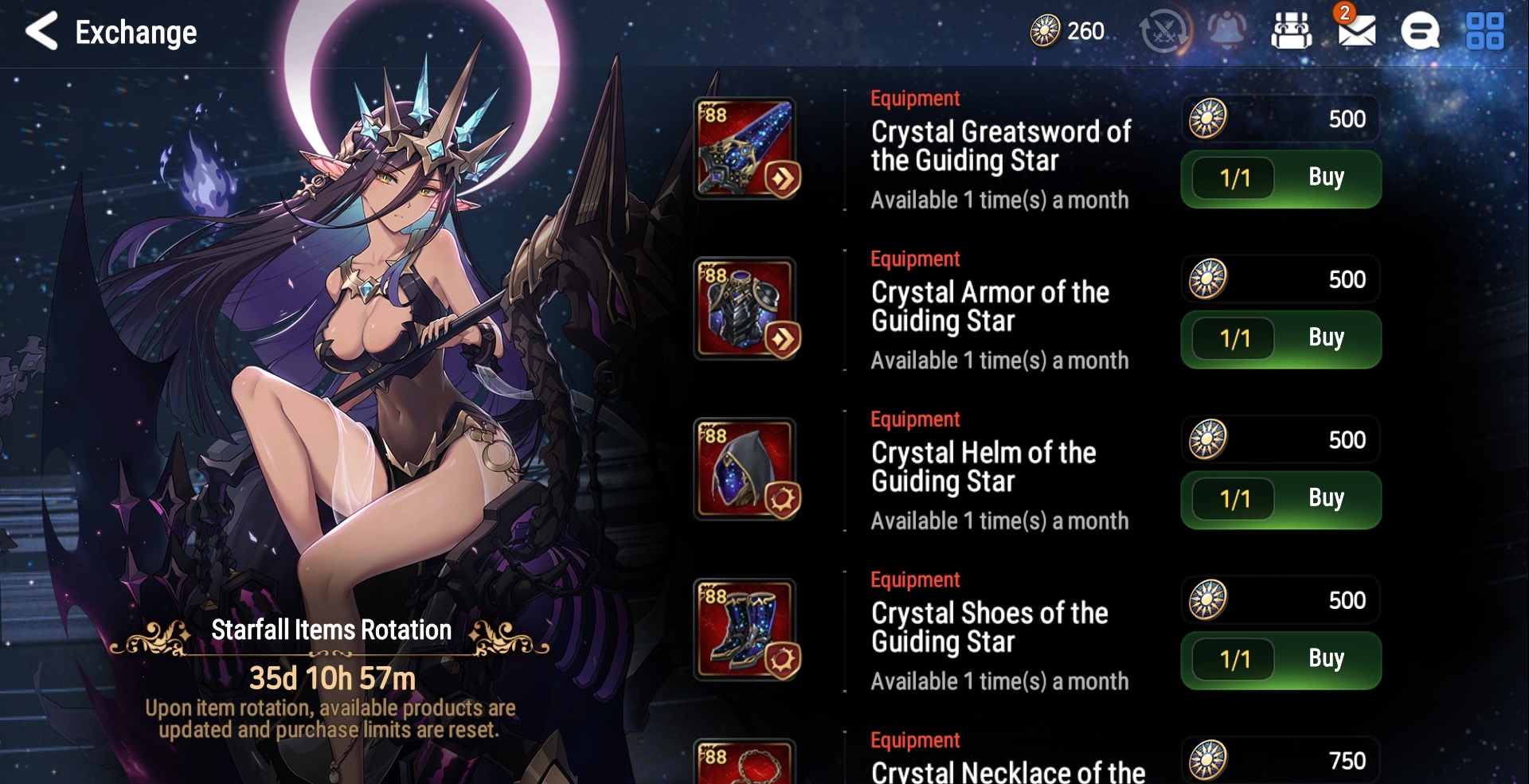The height and width of the screenshot is (784, 1529).
Task: Buy the Crystal Shoes of the Guiding Star
Action: (1324, 660)
